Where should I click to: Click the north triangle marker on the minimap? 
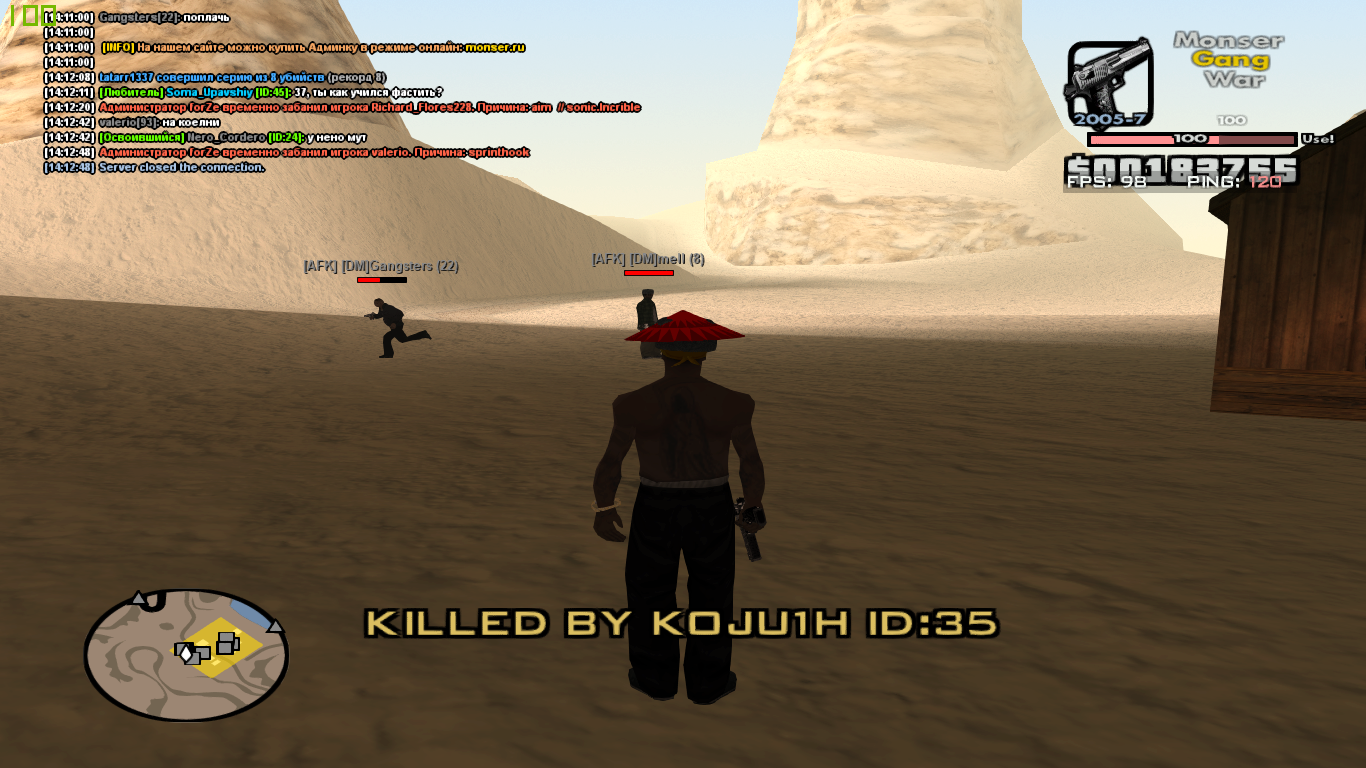pos(138,598)
